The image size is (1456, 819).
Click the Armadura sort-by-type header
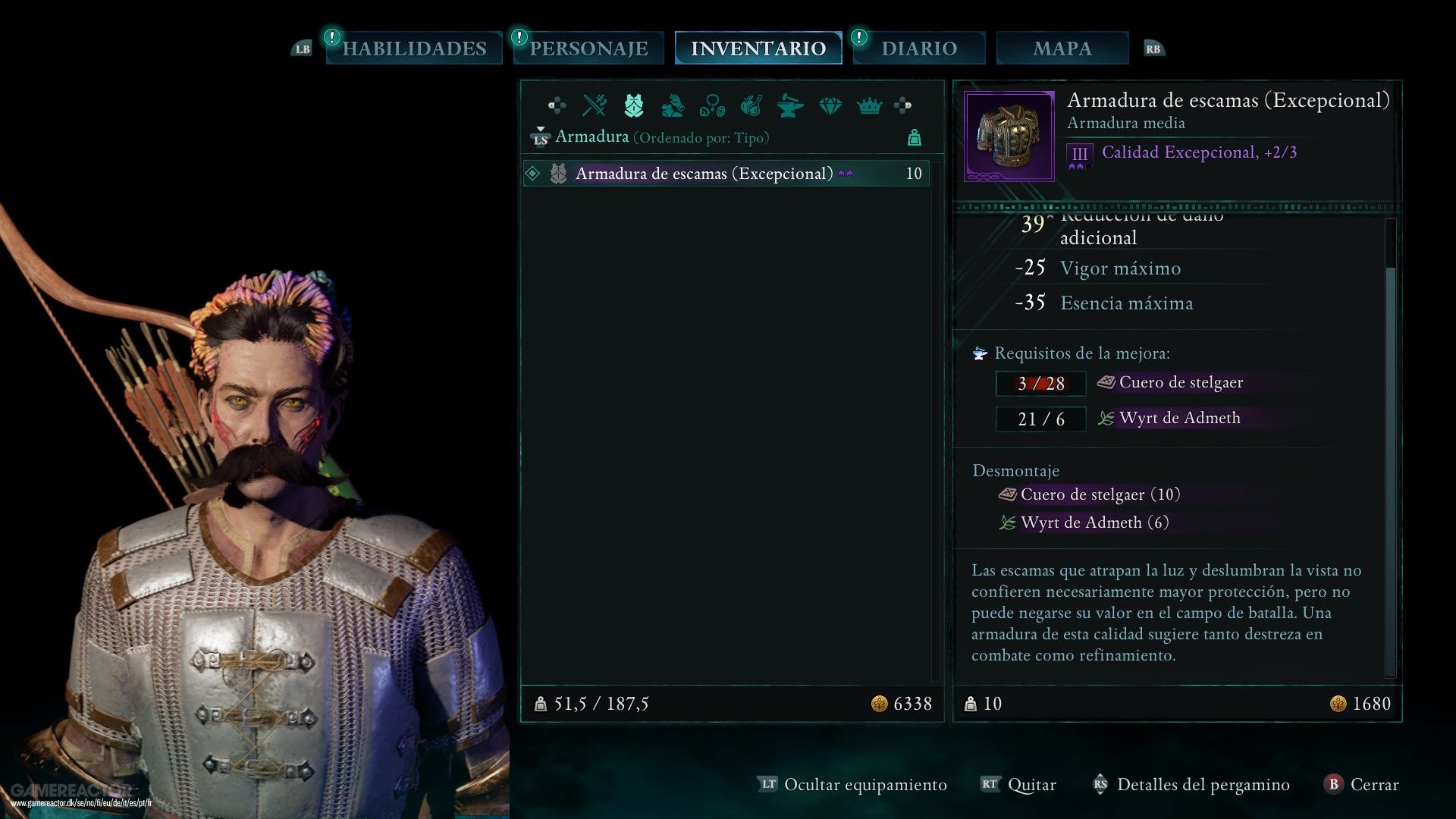pyautogui.click(x=661, y=137)
